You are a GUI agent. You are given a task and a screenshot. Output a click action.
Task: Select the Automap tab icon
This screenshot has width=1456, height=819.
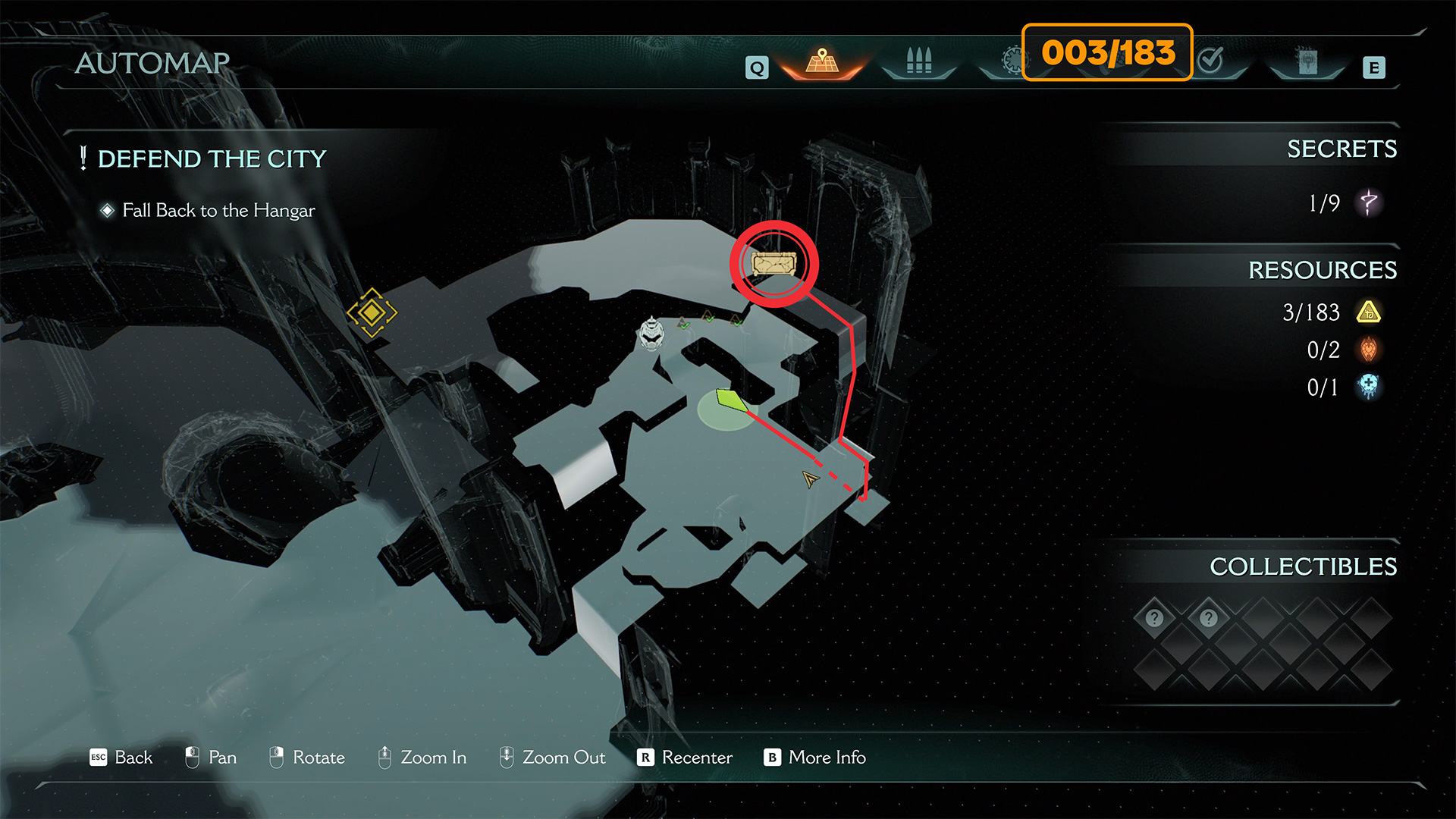[x=822, y=61]
